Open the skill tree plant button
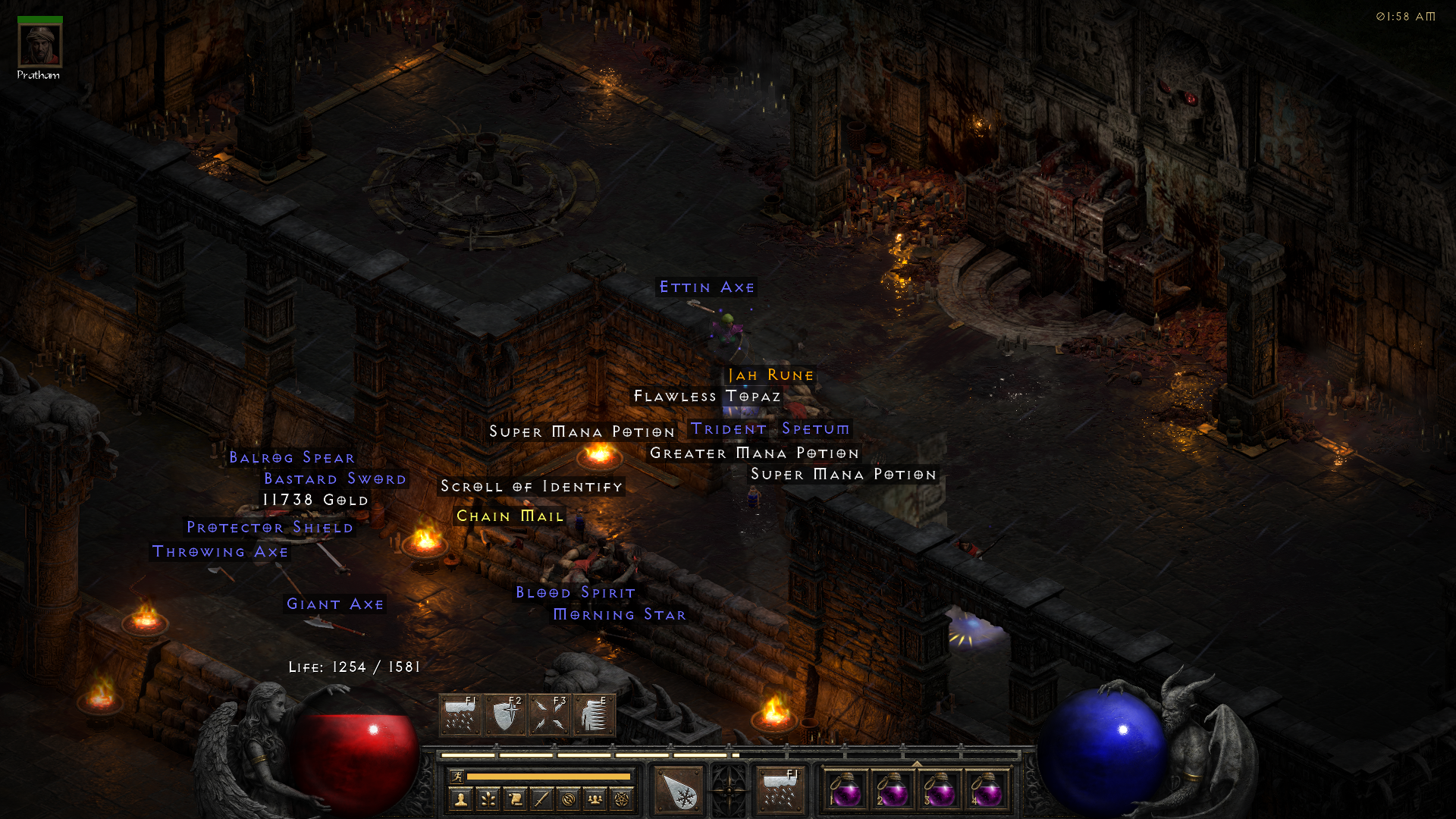Screen dimensions: 1456x819 pos(488,799)
